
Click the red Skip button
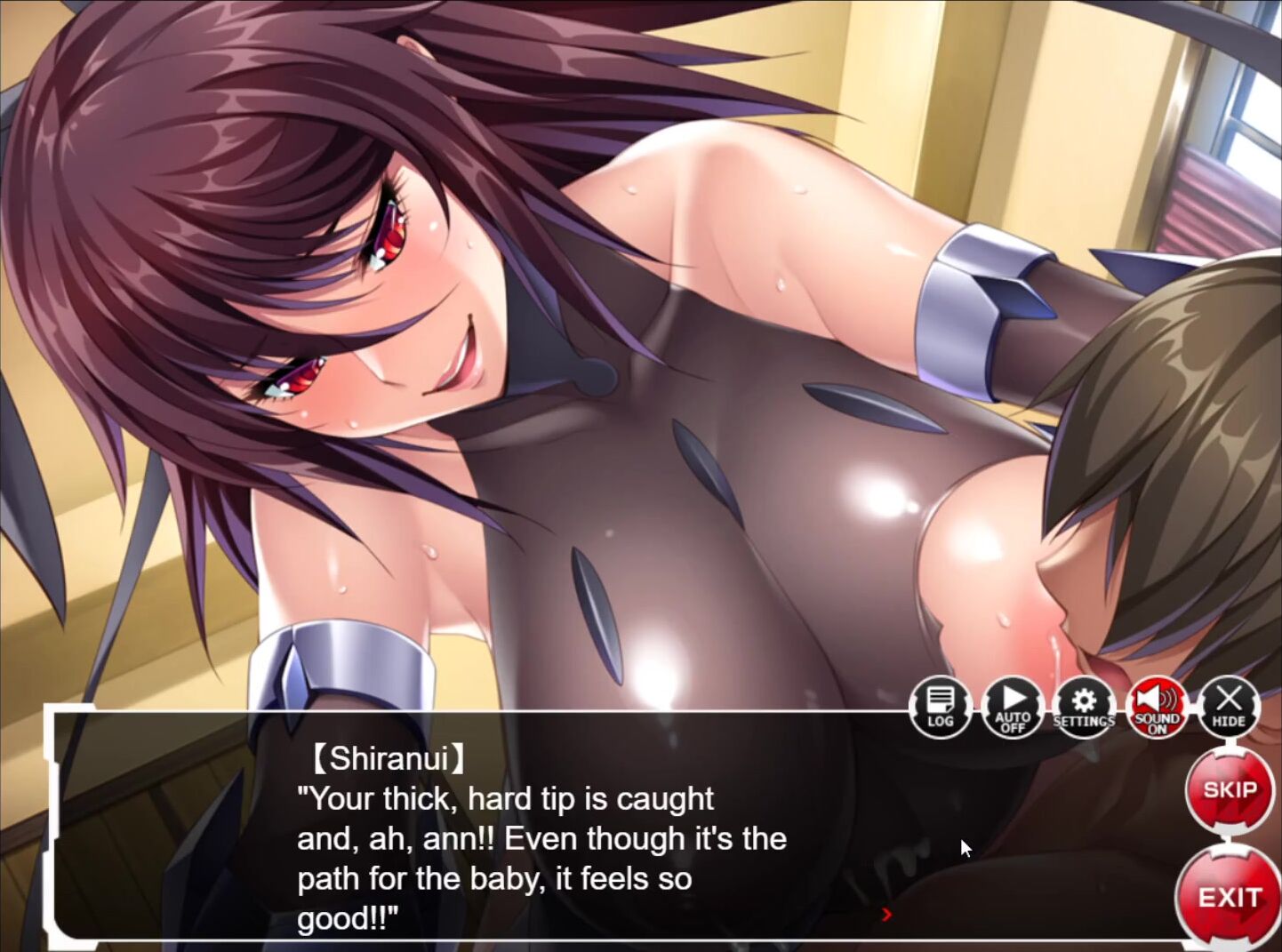pyautogui.click(x=1230, y=790)
